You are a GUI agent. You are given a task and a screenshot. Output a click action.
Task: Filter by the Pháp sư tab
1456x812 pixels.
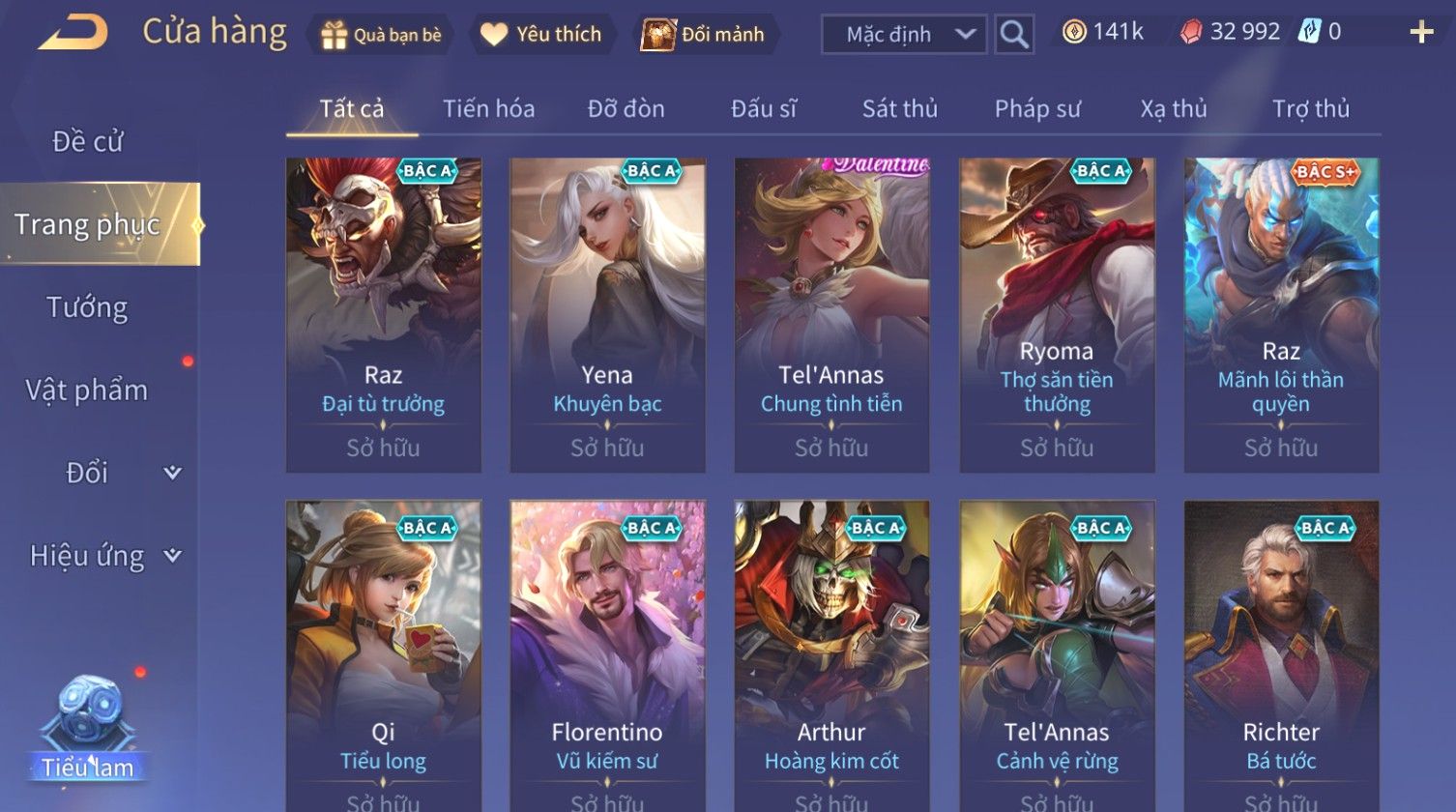[x=1036, y=109]
